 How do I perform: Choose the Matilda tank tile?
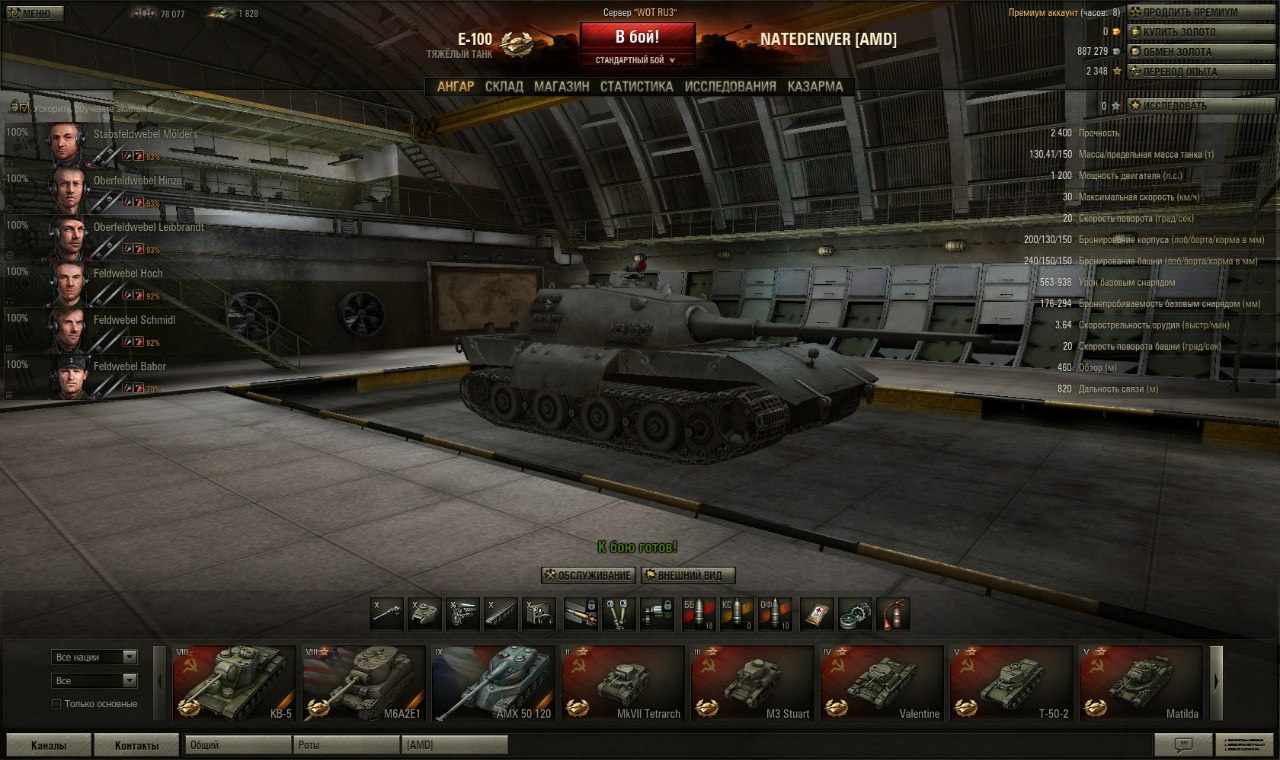pos(1141,683)
